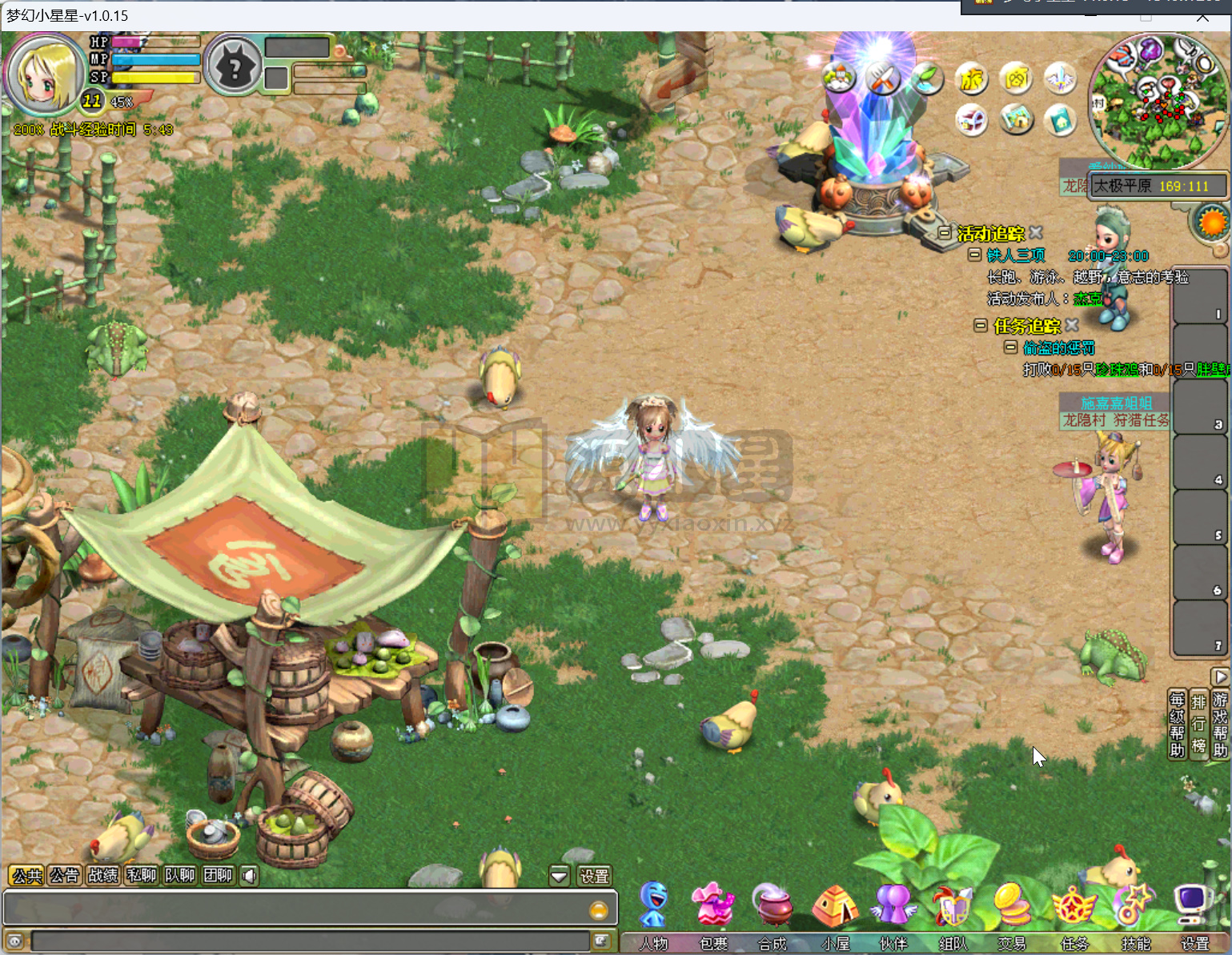
Task: Open the dropdown arrow beside the 设置 chat button
Action: 559,875
